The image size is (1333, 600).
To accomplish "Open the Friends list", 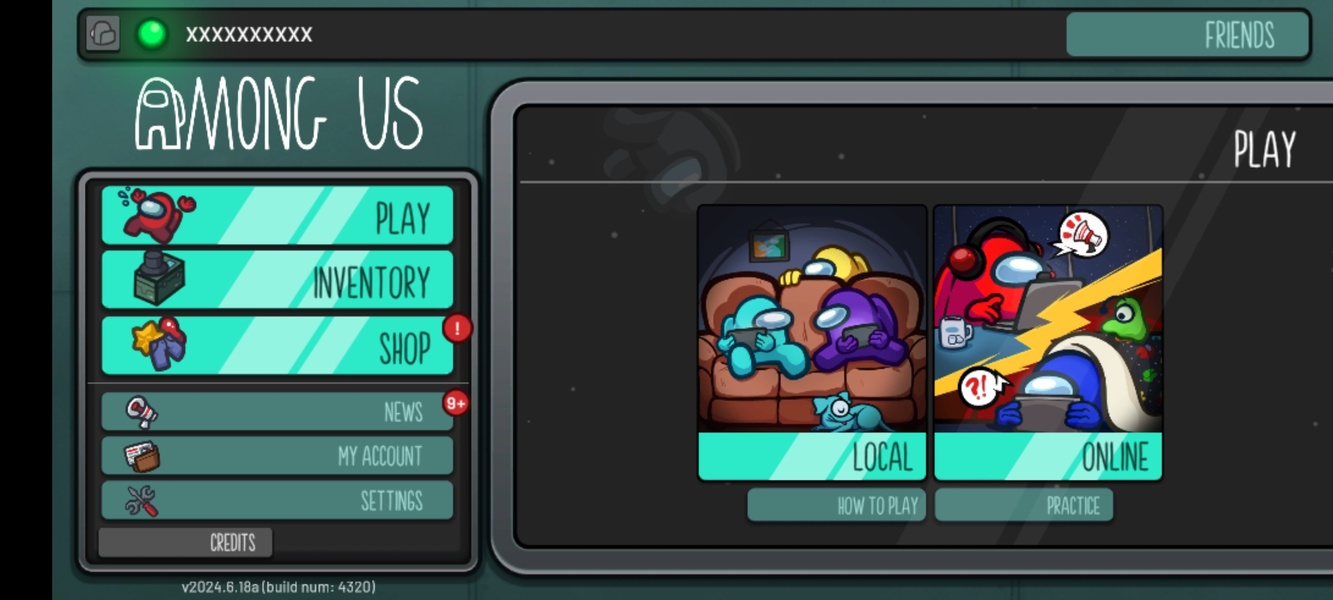I will 1187,35.
